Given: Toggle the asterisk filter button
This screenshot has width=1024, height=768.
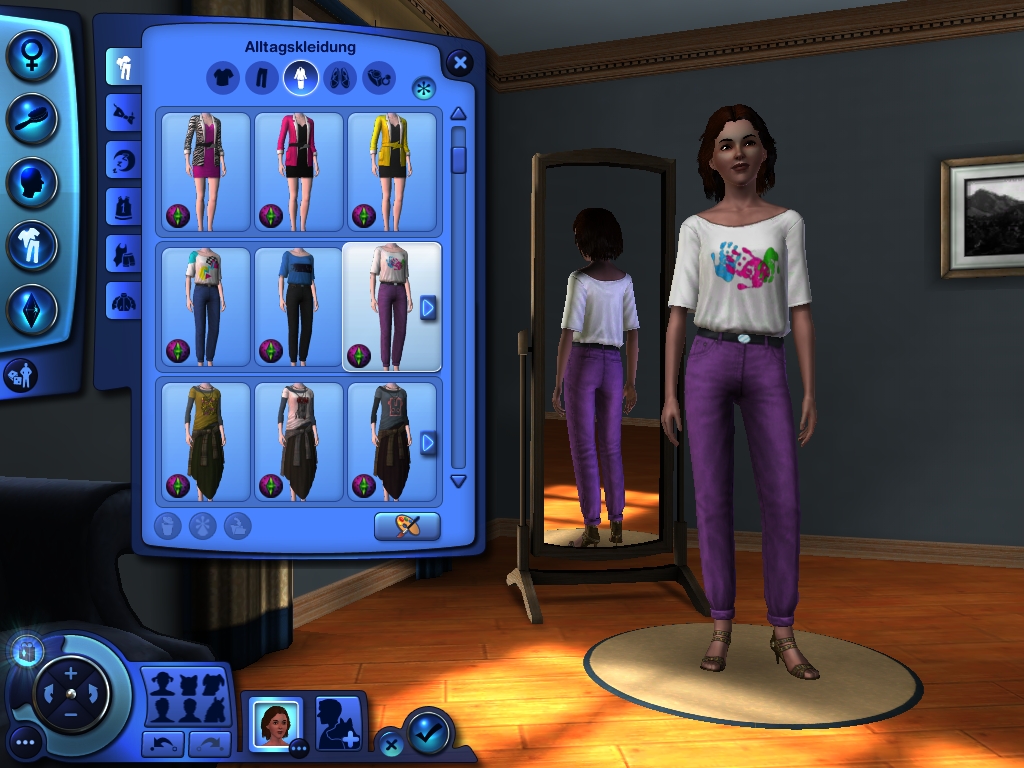Looking at the screenshot, I should click(424, 88).
